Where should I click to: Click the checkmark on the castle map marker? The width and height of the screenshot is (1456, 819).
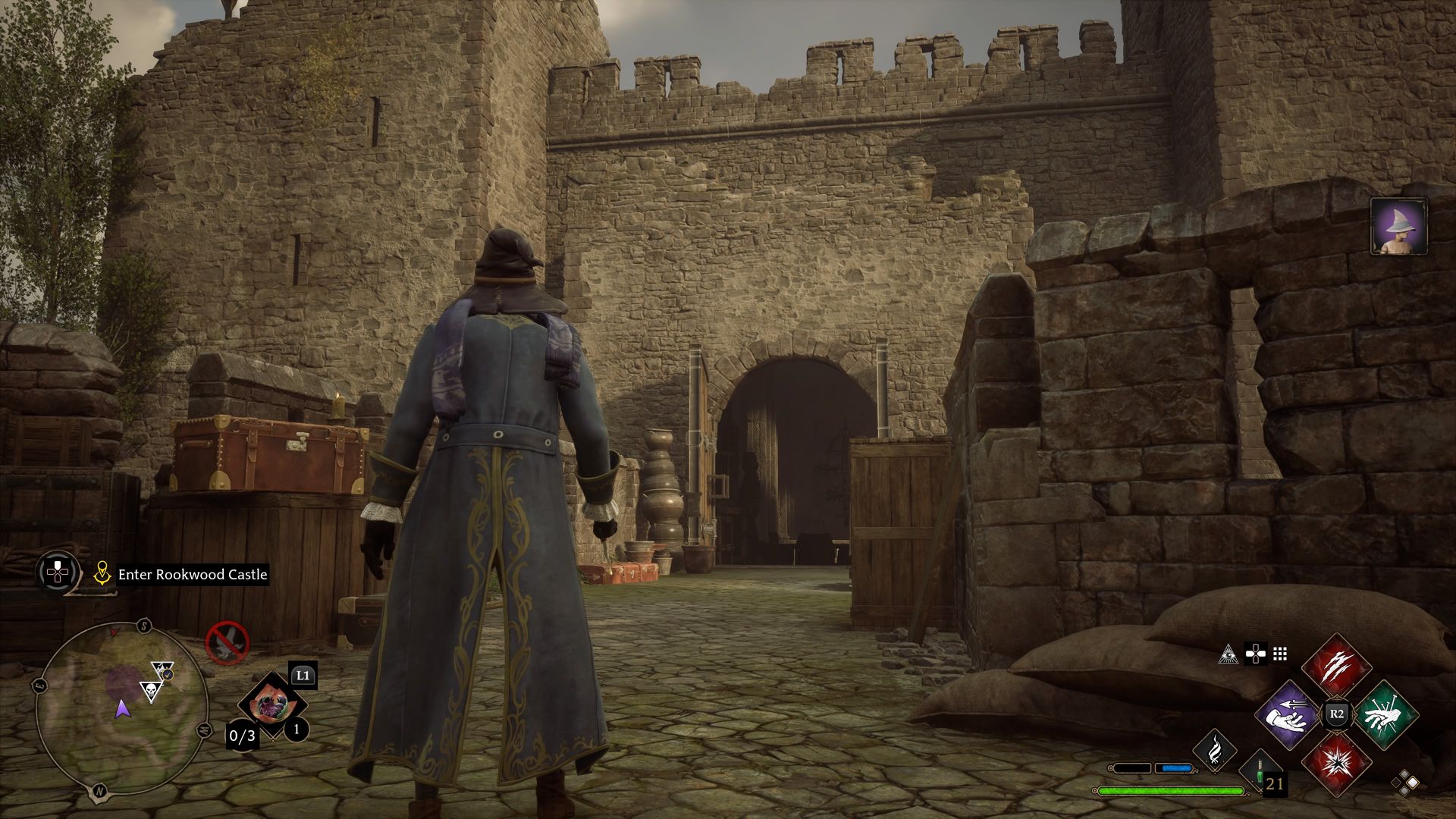point(166,676)
